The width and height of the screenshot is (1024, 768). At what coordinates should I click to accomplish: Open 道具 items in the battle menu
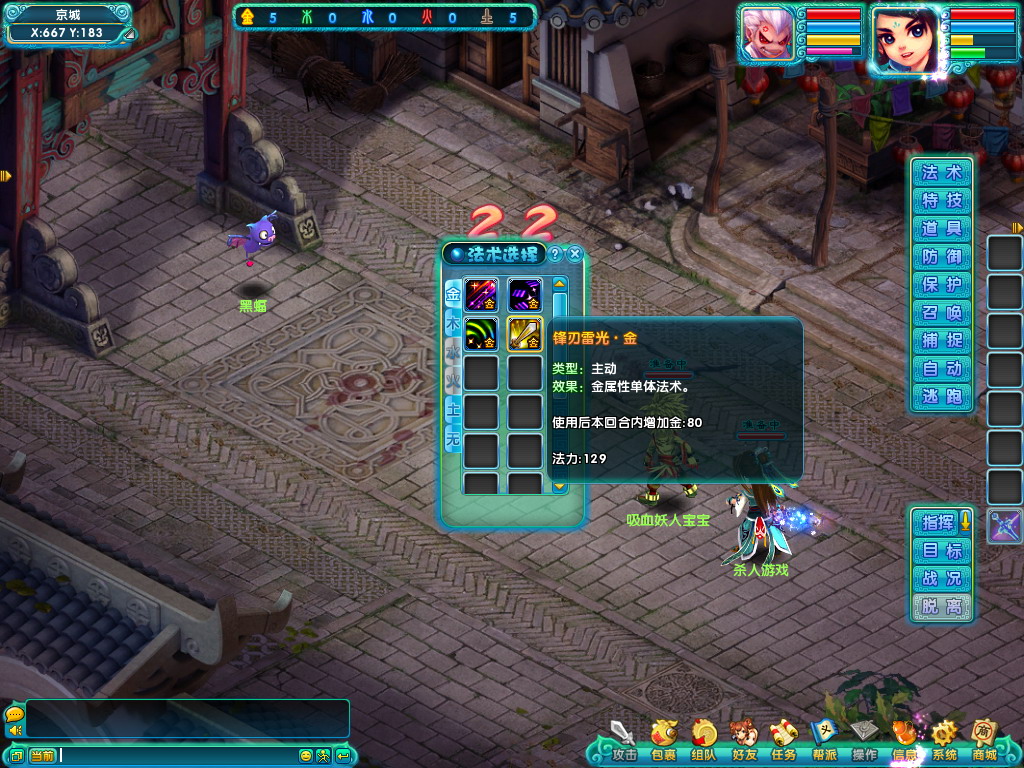[x=941, y=228]
